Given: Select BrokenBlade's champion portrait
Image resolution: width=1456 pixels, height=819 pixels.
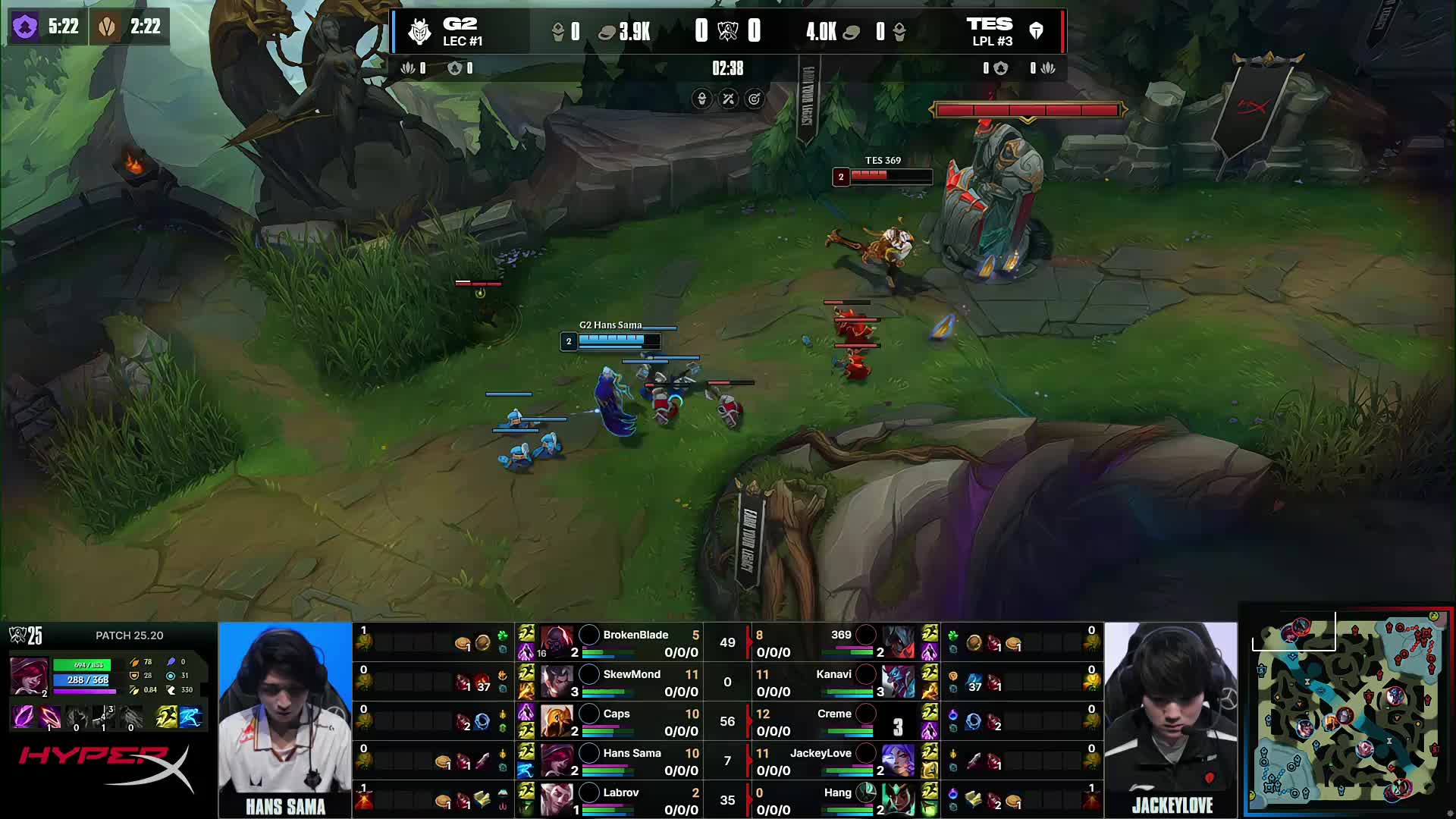Looking at the screenshot, I should coord(559,642).
